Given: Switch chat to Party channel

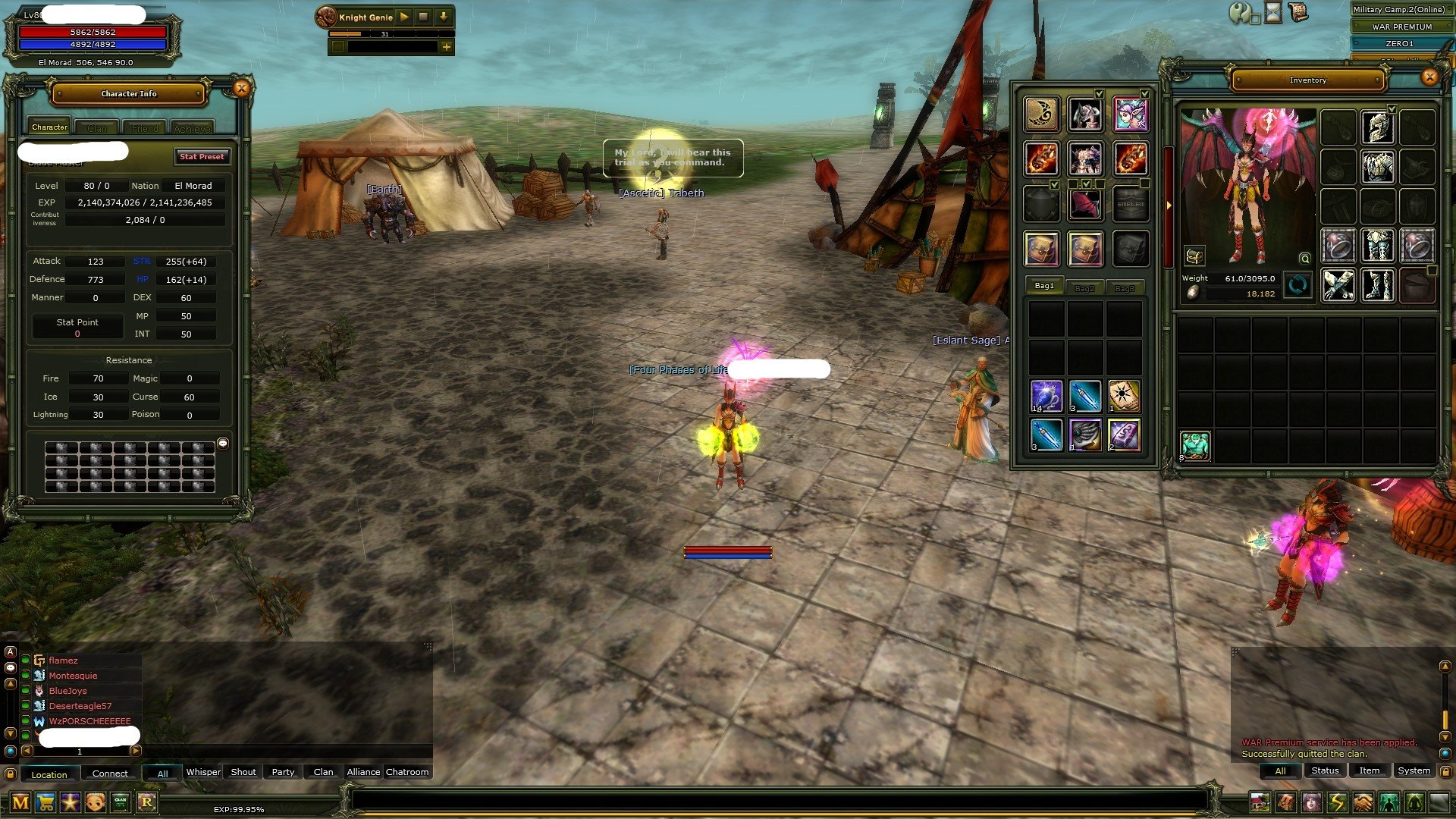Looking at the screenshot, I should tap(283, 772).
